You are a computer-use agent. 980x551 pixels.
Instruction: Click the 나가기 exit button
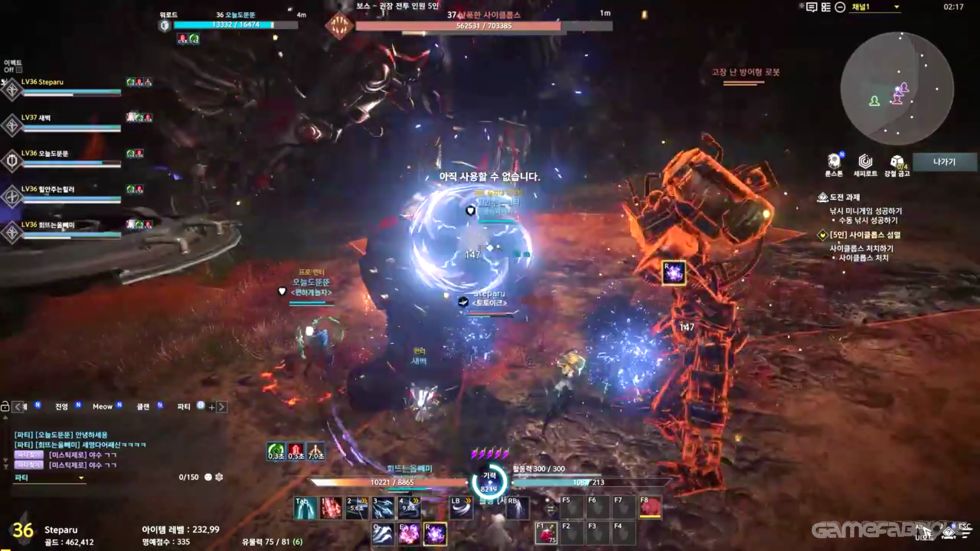pyautogui.click(x=944, y=162)
